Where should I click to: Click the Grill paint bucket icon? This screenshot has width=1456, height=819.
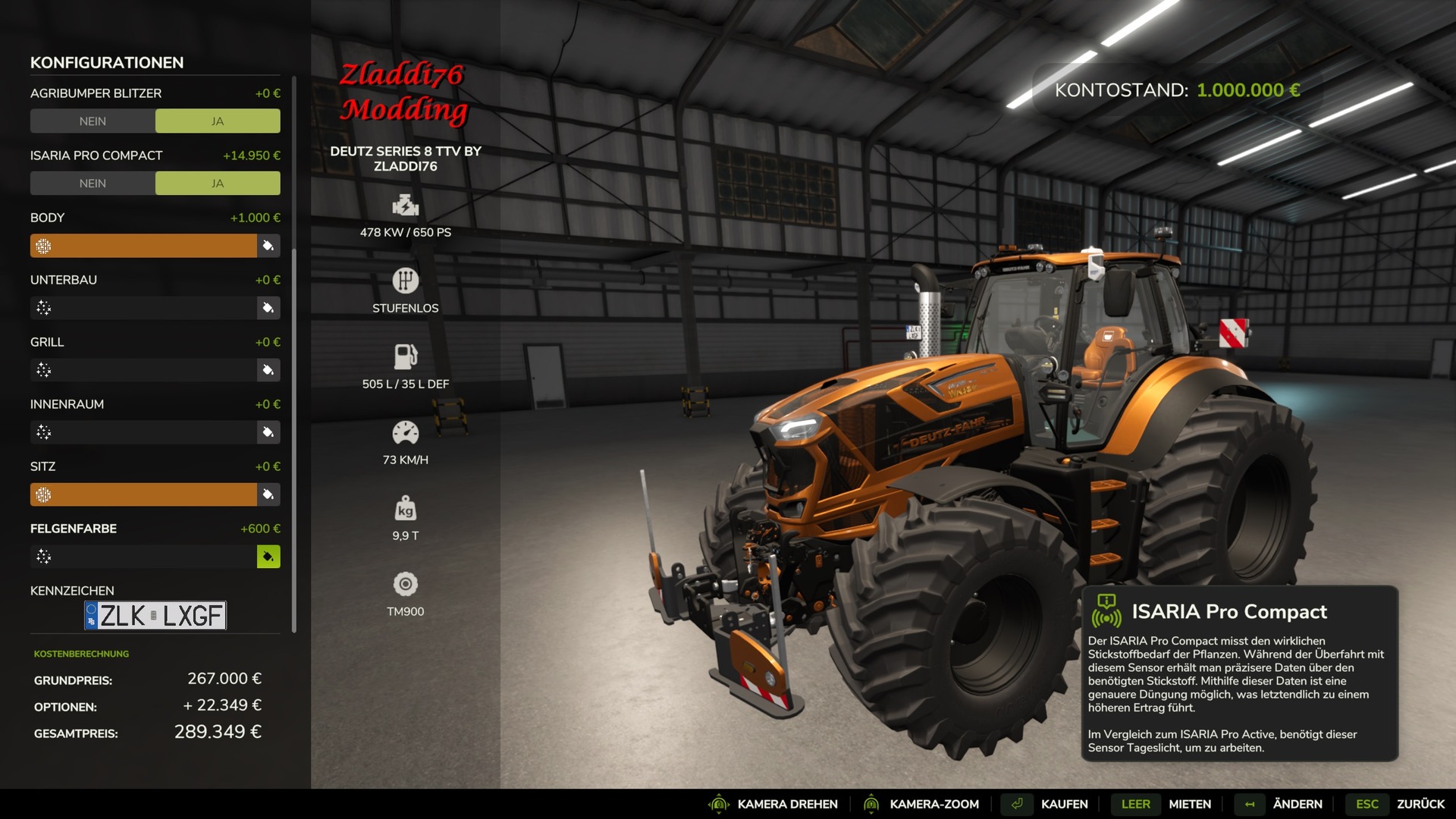[268, 370]
